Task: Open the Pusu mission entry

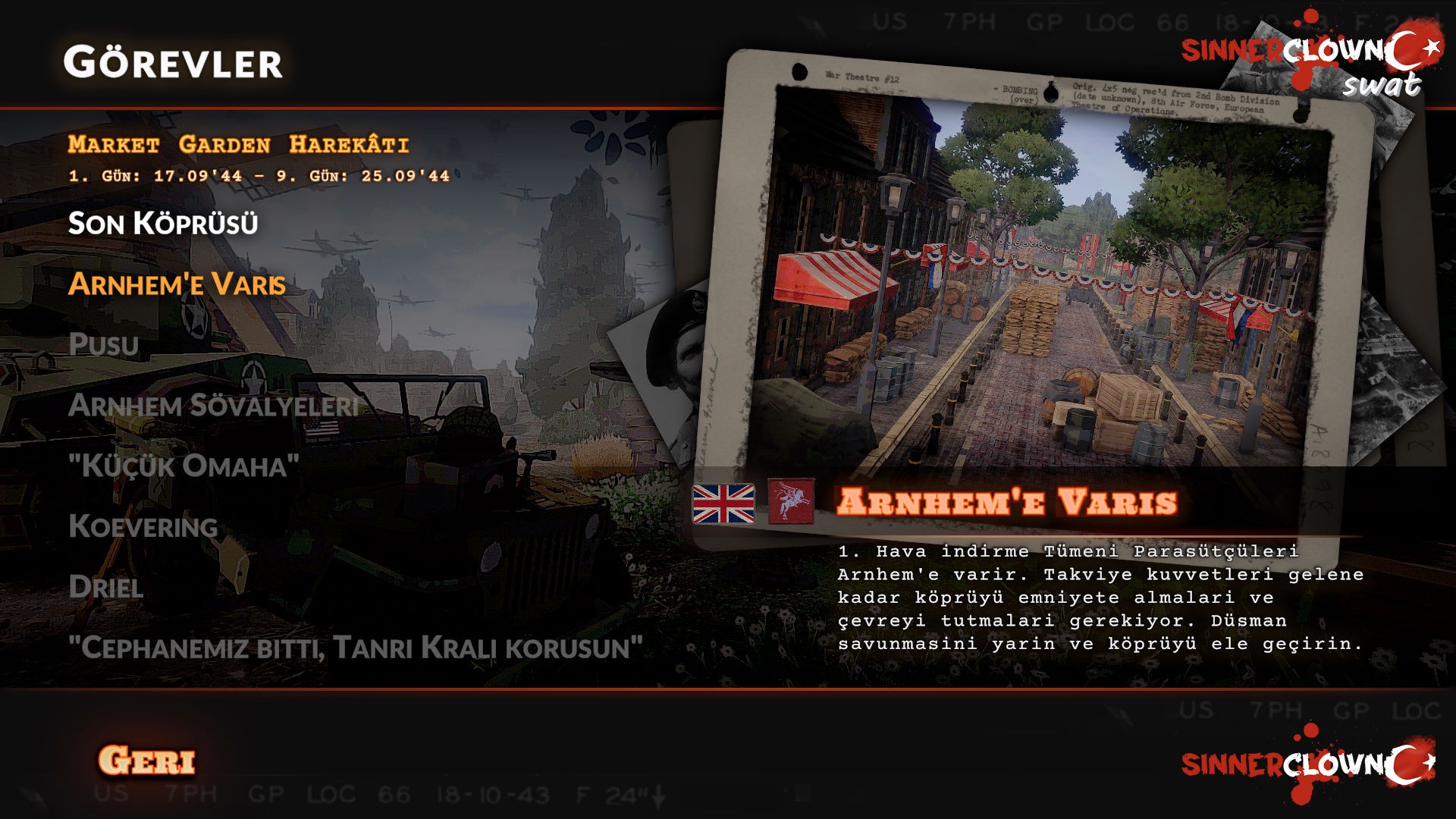Action: pyautogui.click(x=104, y=345)
